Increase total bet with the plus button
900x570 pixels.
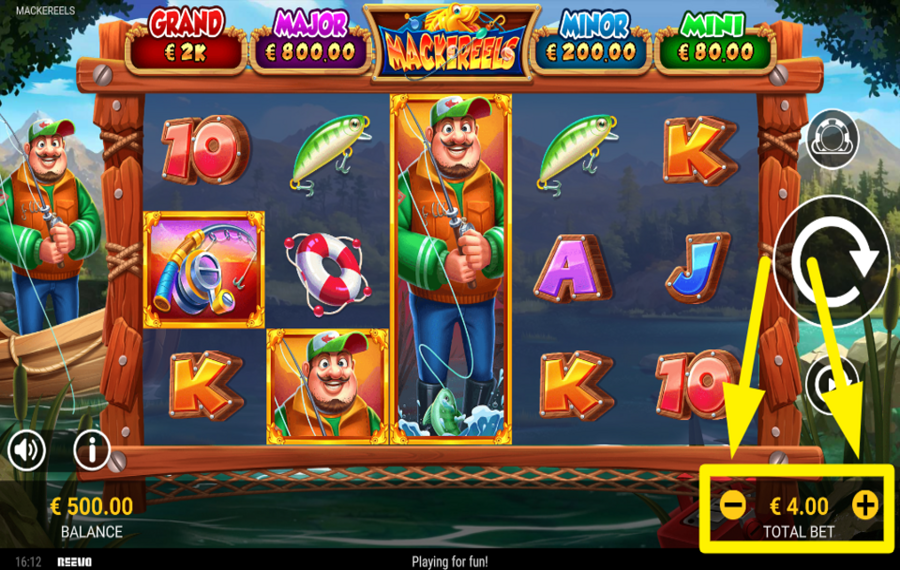tap(865, 505)
